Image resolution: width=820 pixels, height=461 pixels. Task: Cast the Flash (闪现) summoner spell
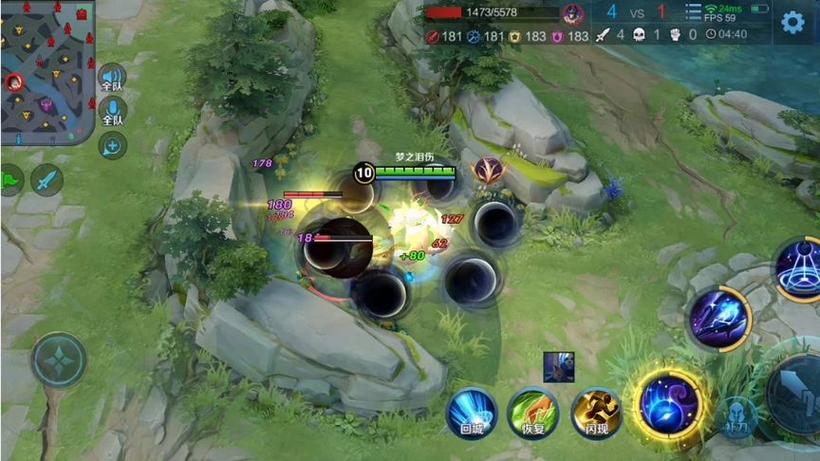tap(596, 413)
